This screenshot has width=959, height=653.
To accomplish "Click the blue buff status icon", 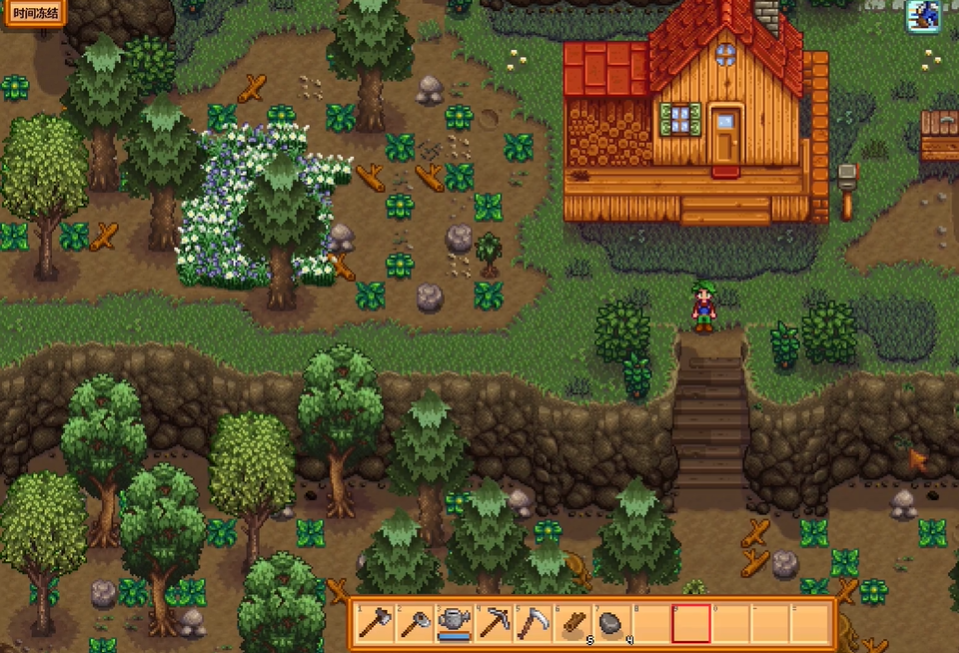I will pyautogui.click(x=922, y=17).
